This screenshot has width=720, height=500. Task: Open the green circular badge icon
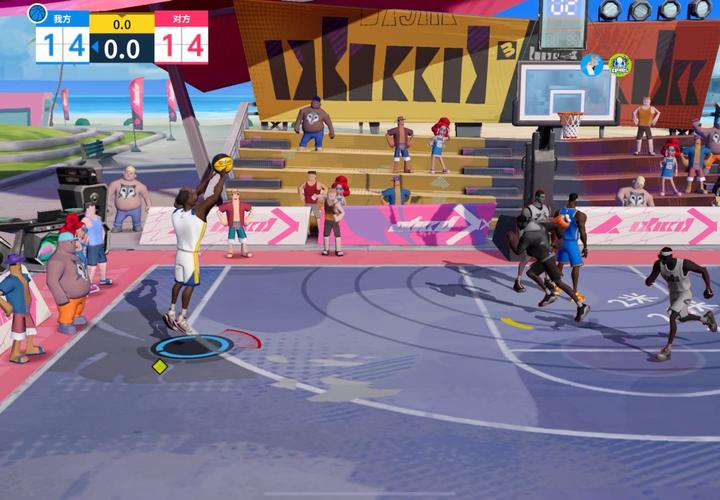pos(620,65)
